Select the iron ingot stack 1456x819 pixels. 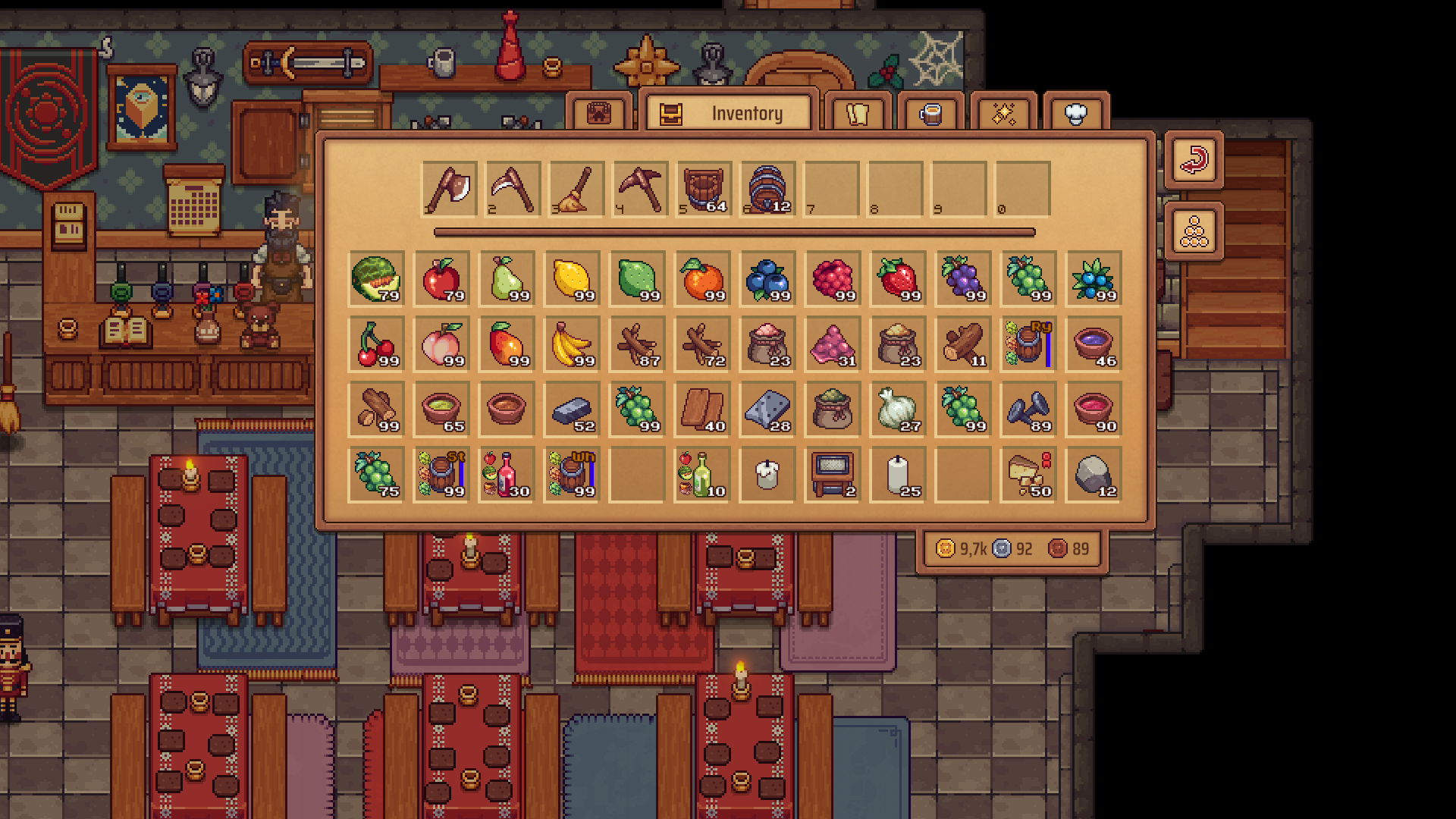[x=572, y=409]
